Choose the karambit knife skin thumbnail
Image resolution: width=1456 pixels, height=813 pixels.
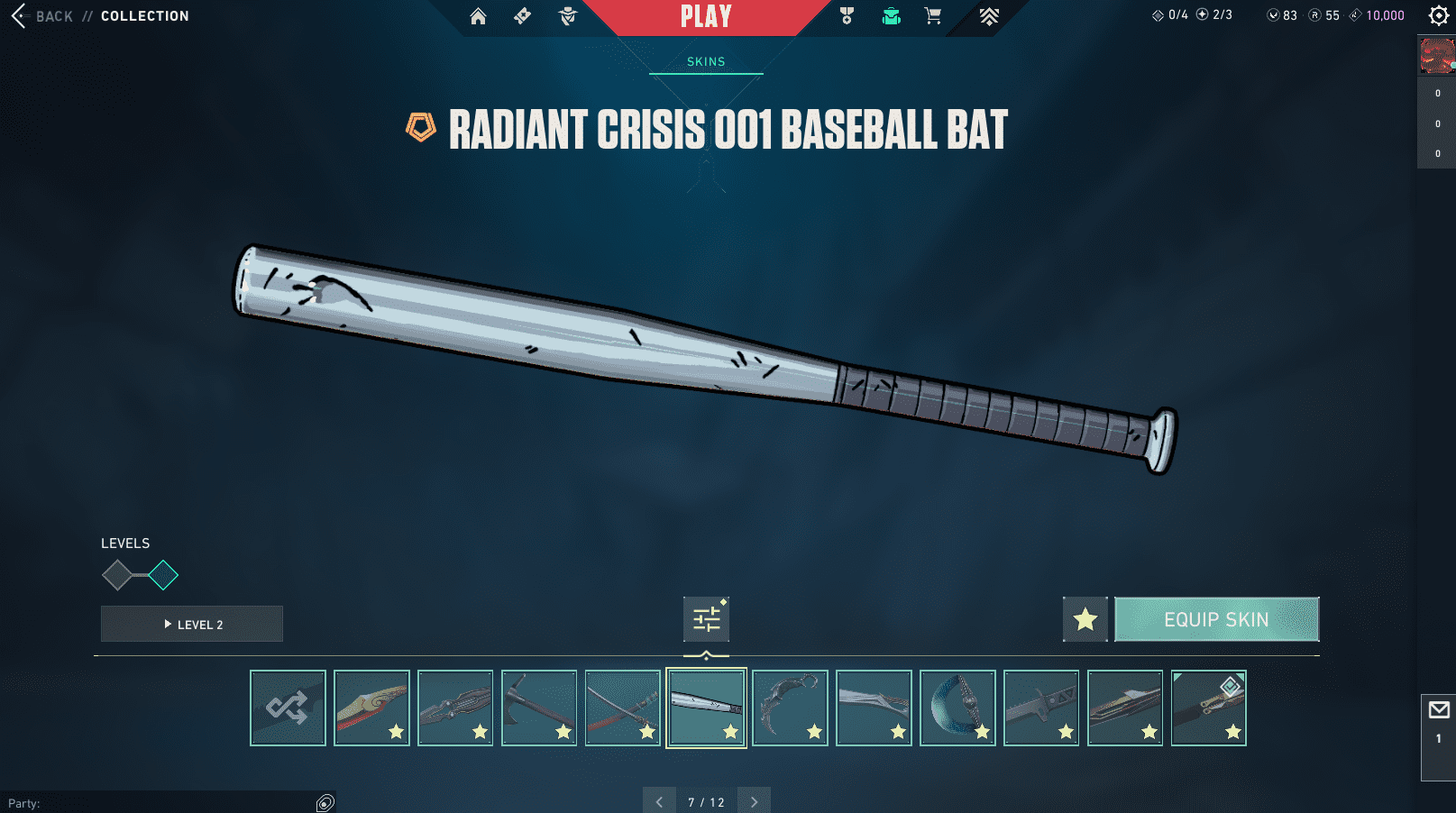tap(790, 708)
